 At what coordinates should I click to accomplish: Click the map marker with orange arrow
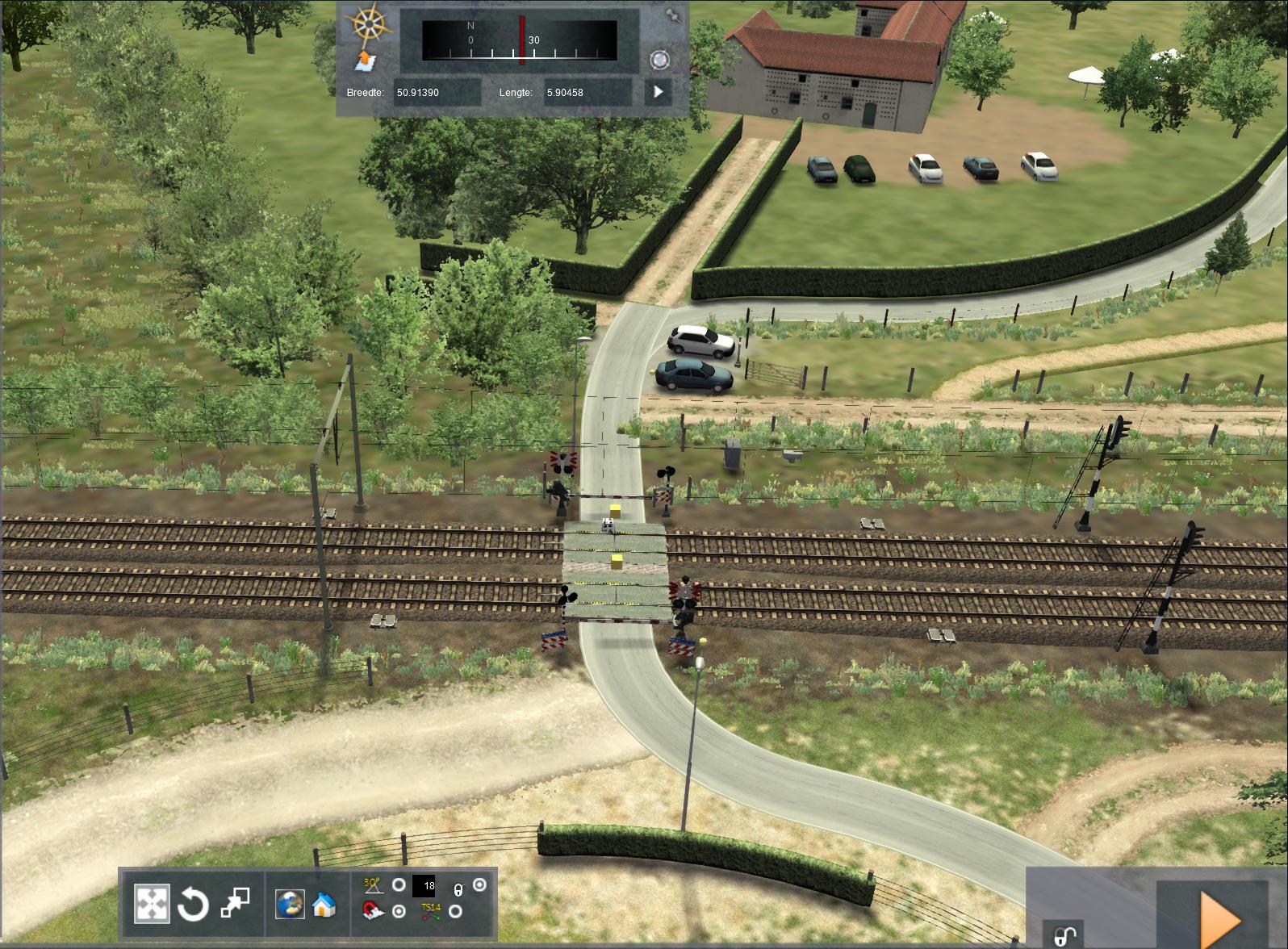tap(365, 60)
